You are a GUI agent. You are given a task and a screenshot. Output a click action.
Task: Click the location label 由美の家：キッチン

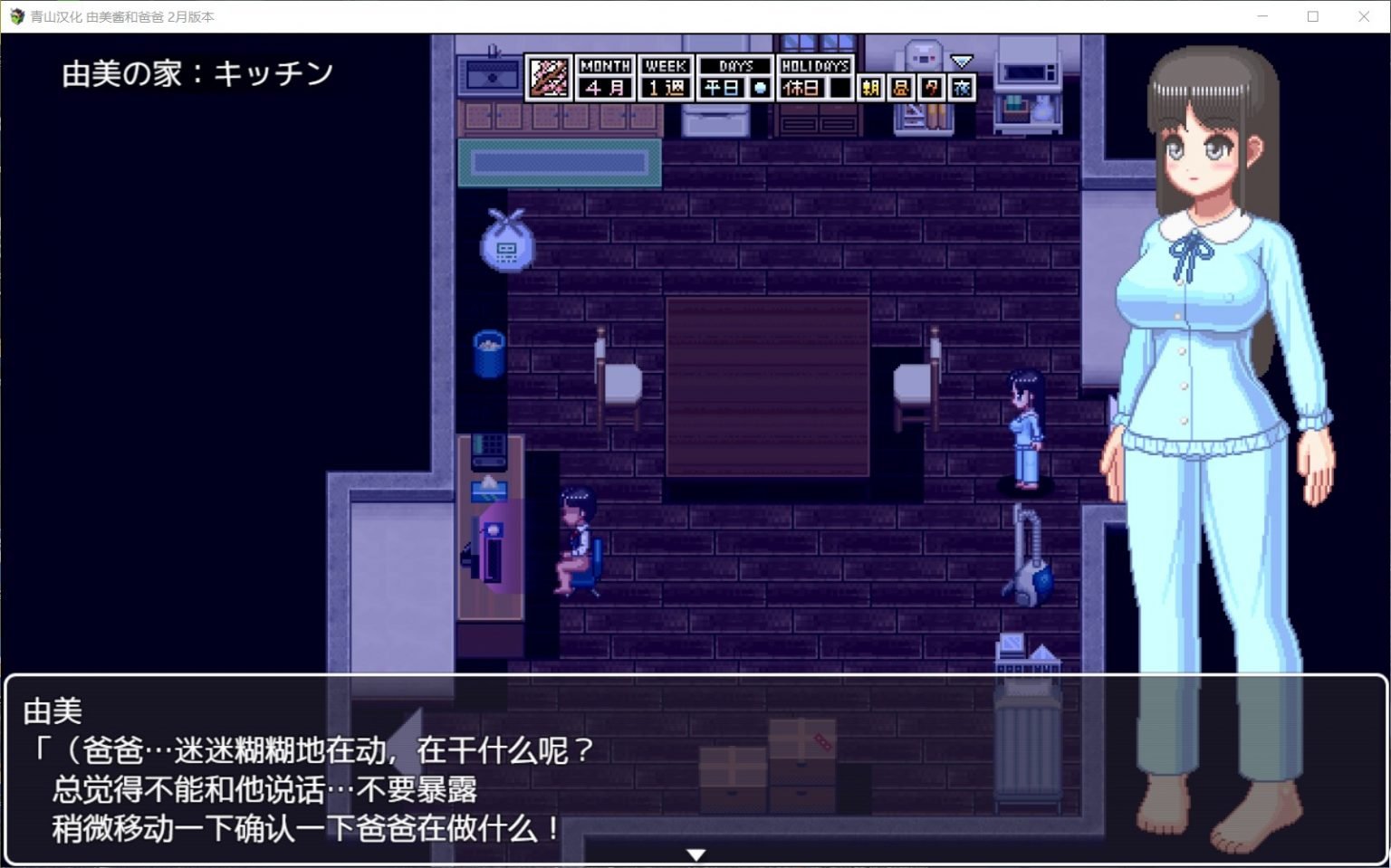(x=201, y=72)
